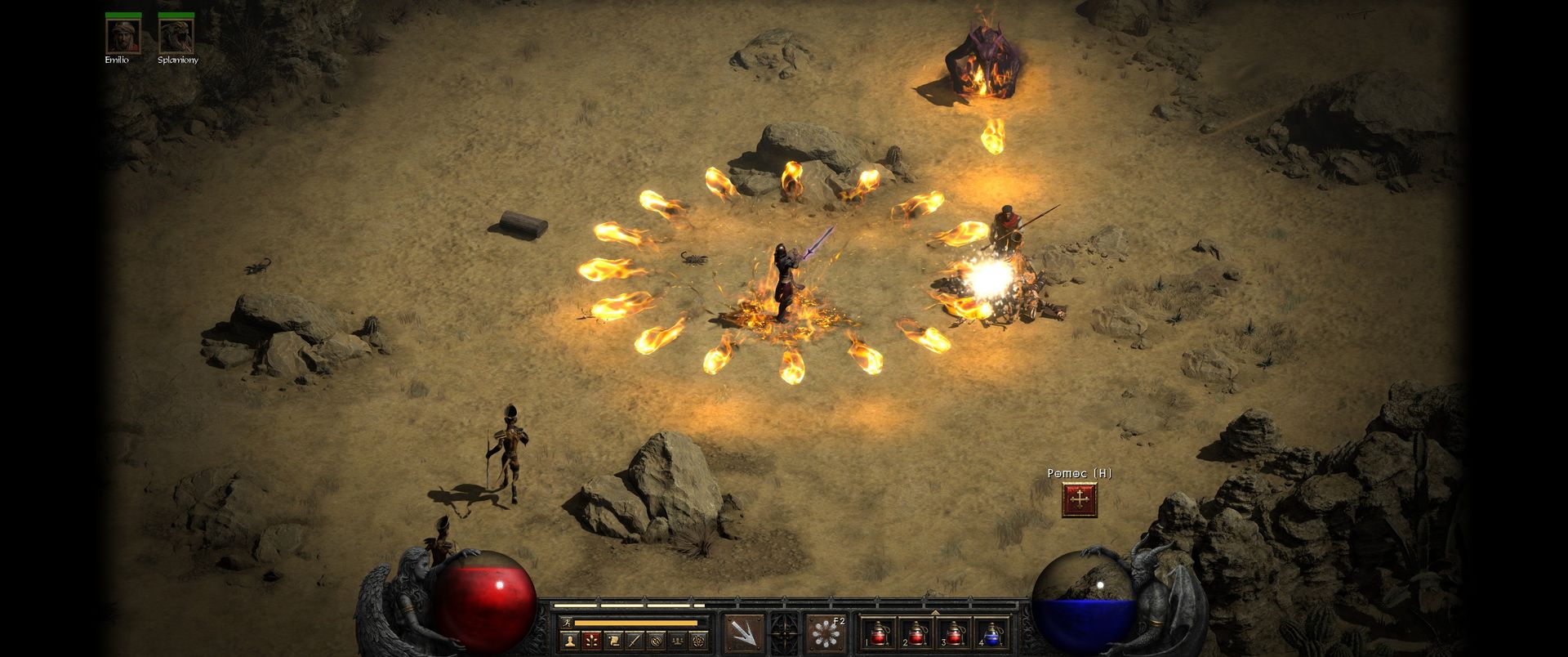Click the circular arrows mini-panel button

pos(655,640)
